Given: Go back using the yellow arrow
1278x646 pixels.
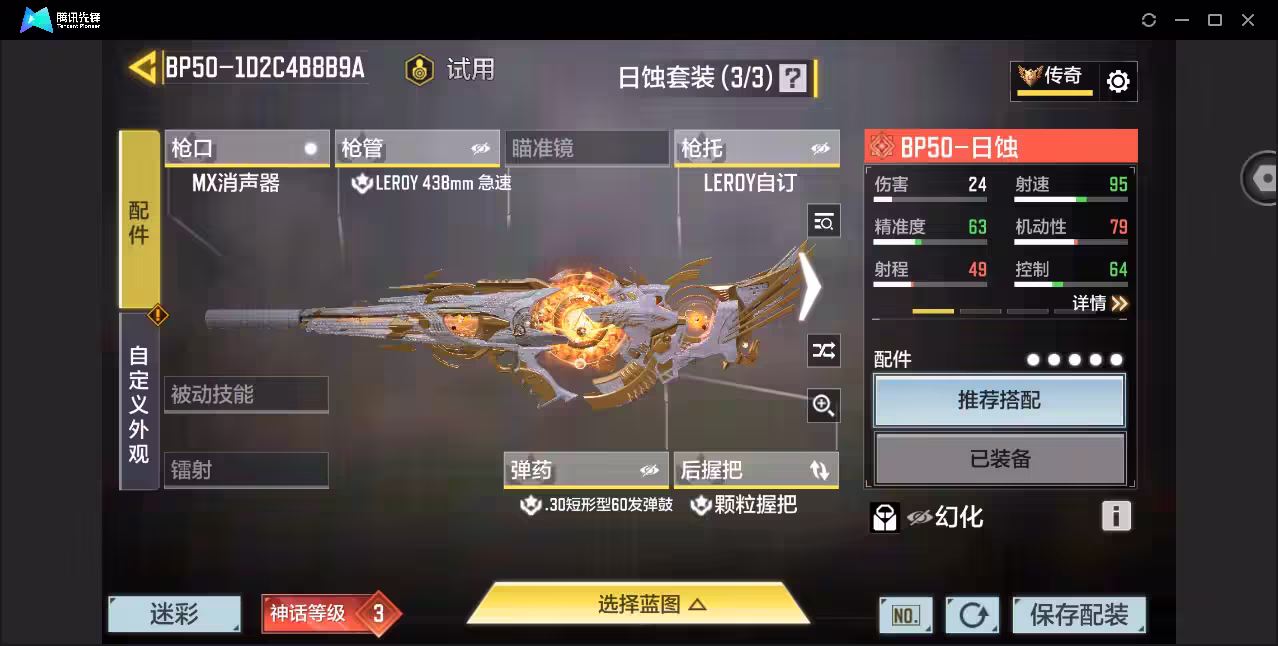Looking at the screenshot, I should click(x=143, y=67).
